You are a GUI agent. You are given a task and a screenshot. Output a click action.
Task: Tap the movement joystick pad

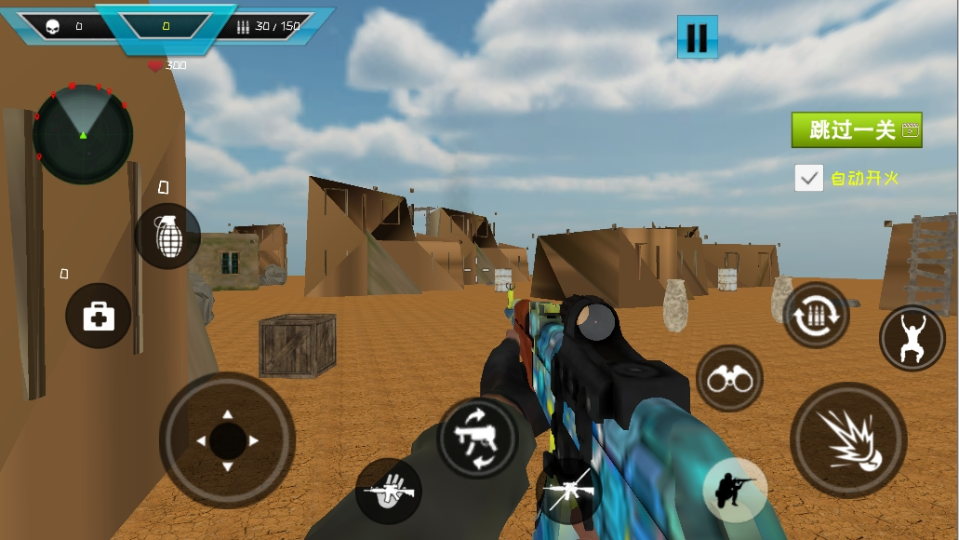click(x=227, y=440)
